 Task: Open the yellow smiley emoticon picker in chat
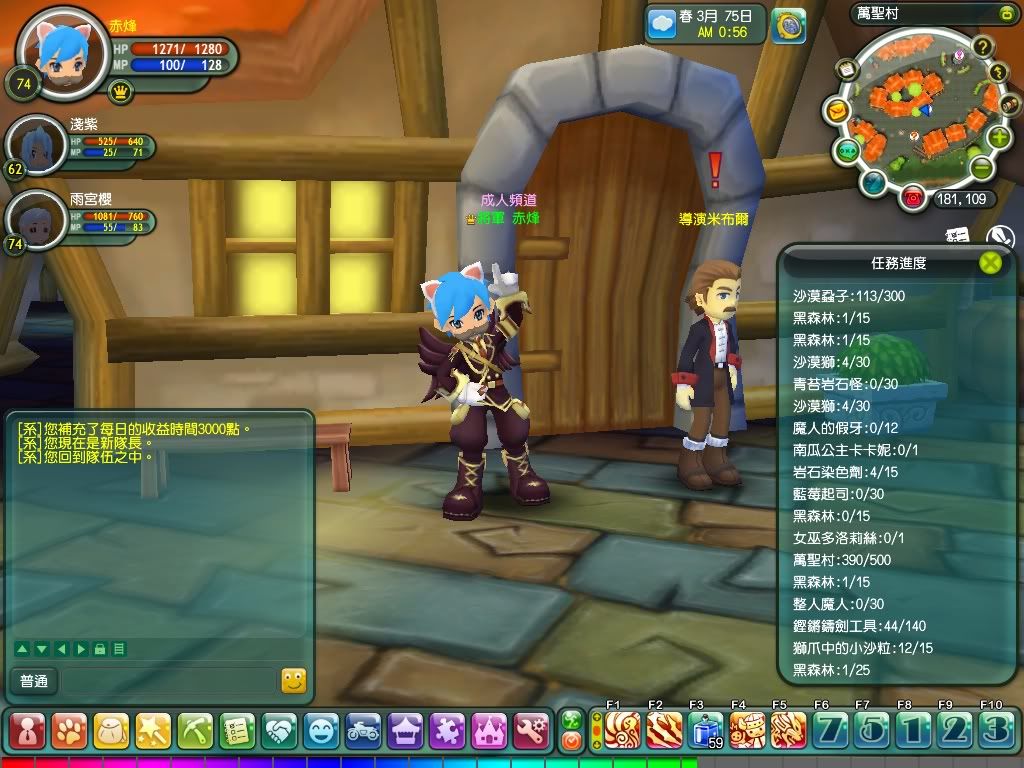coord(293,681)
